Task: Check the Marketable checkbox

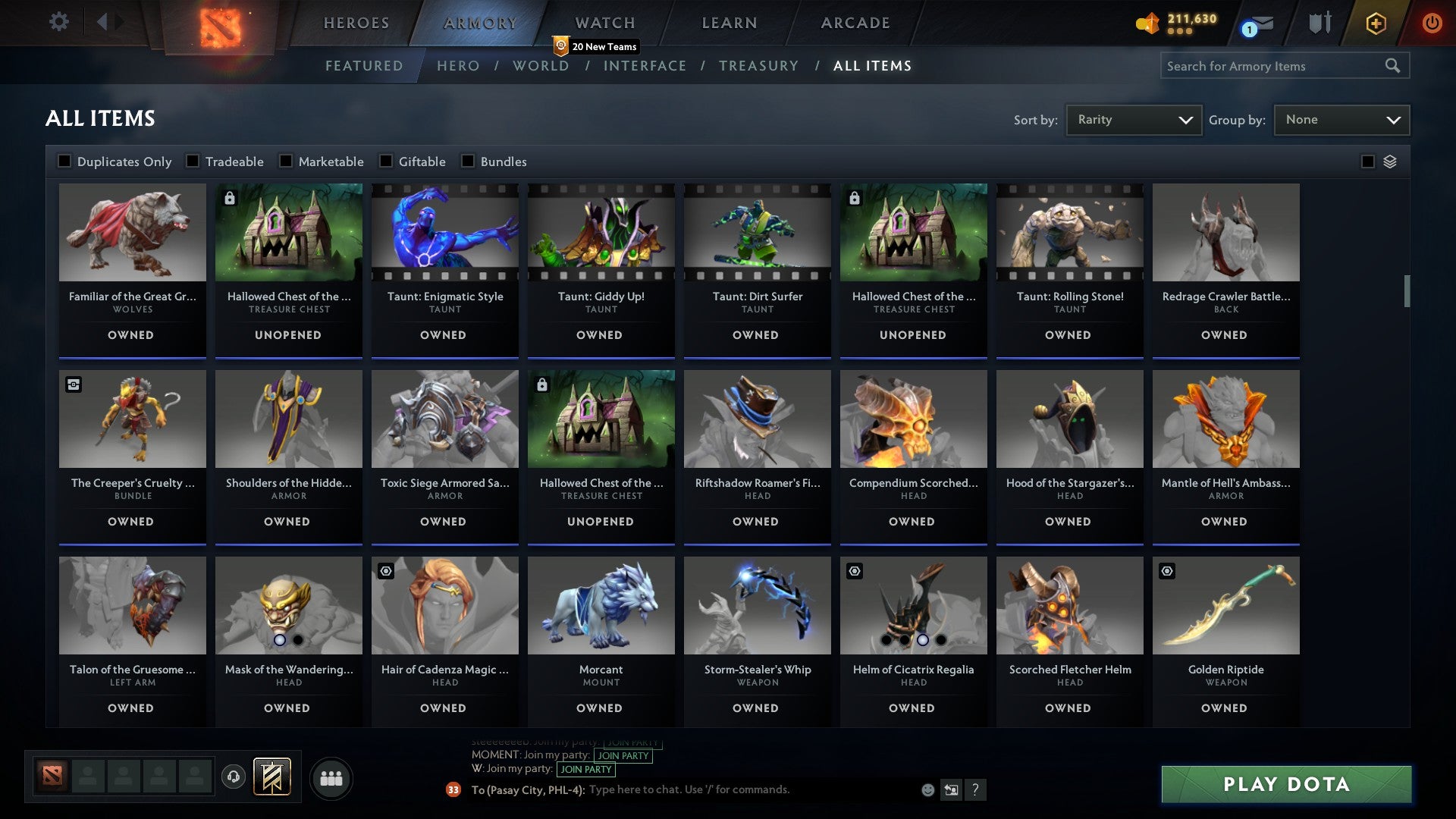Action: click(286, 161)
